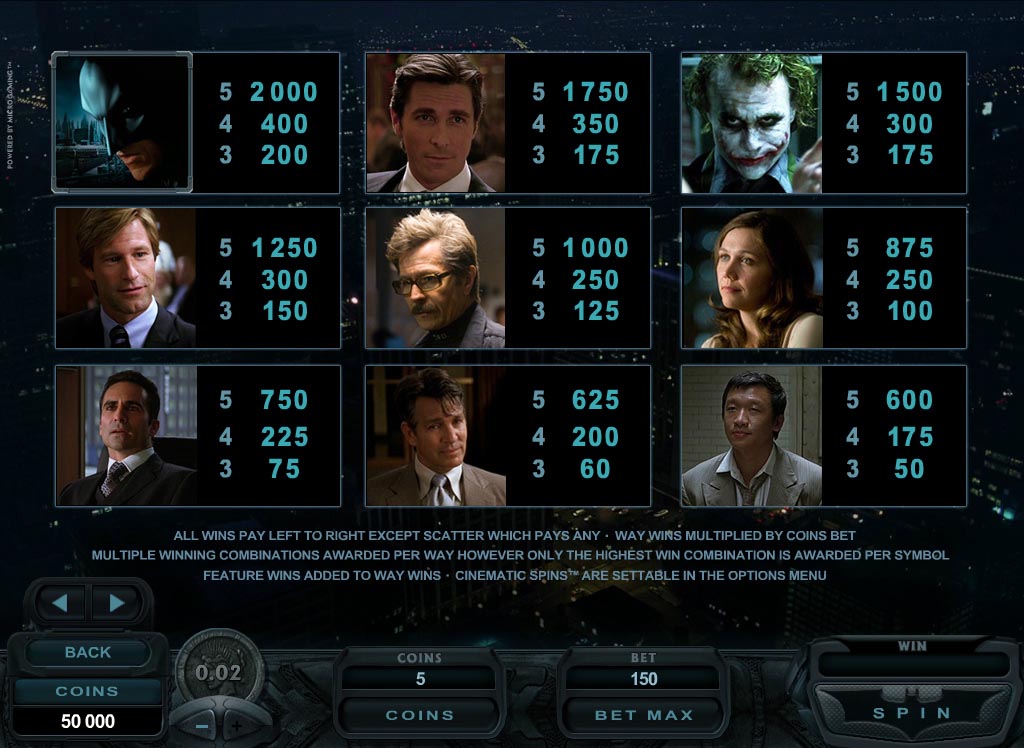Click the COINS button beside BET MAX

point(419,715)
